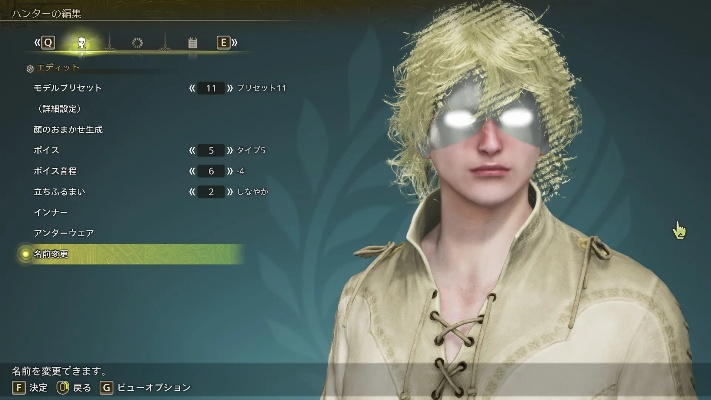The image size is (711, 400).
Task: Switch to the highlighted character head tab
Action: point(82,43)
